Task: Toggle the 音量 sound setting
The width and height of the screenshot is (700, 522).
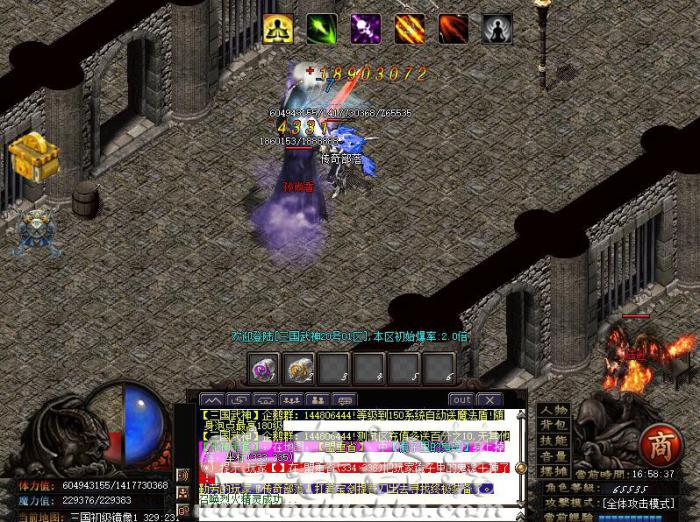Action: [553, 455]
